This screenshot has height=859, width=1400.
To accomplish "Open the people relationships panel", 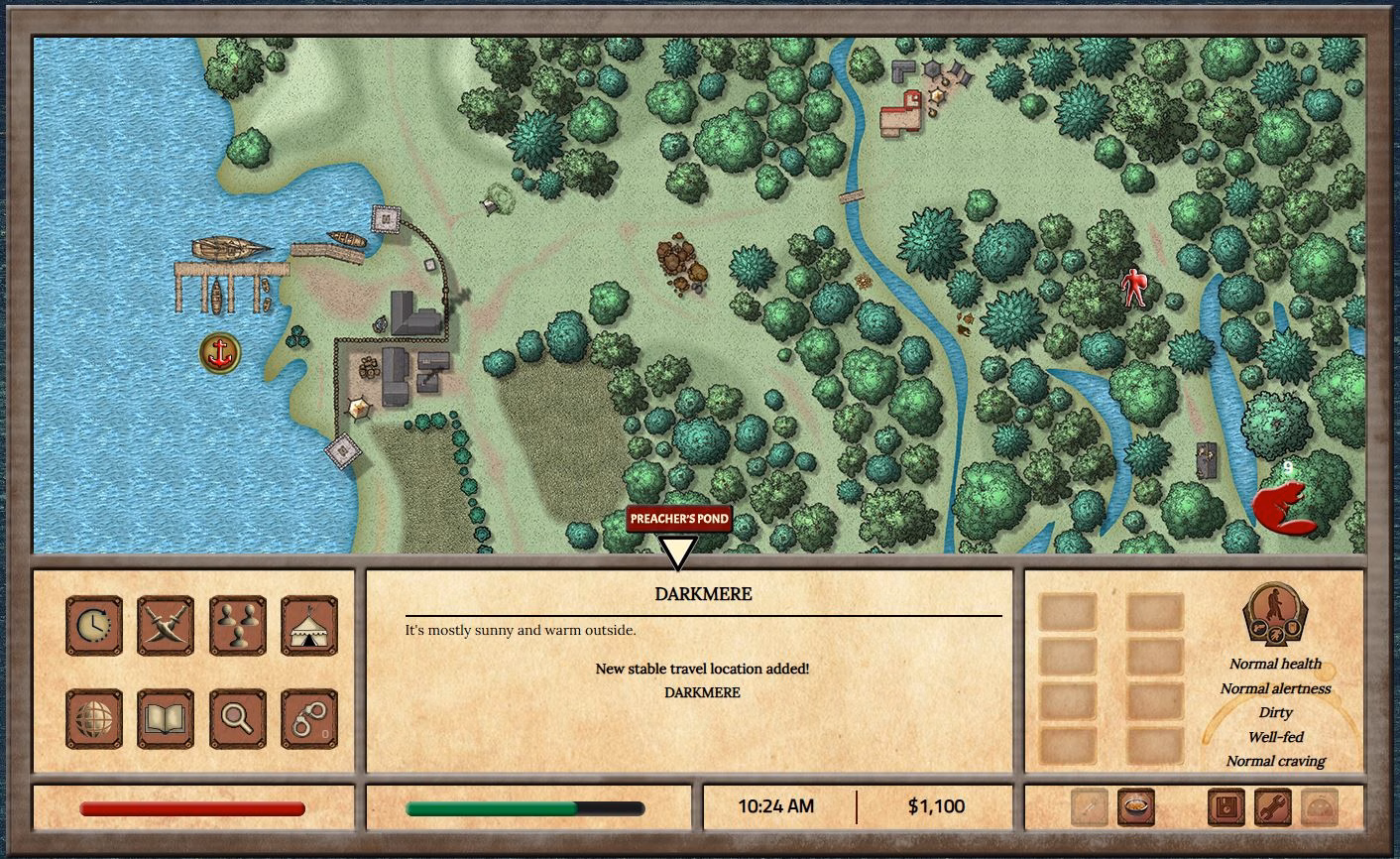I will point(237,624).
